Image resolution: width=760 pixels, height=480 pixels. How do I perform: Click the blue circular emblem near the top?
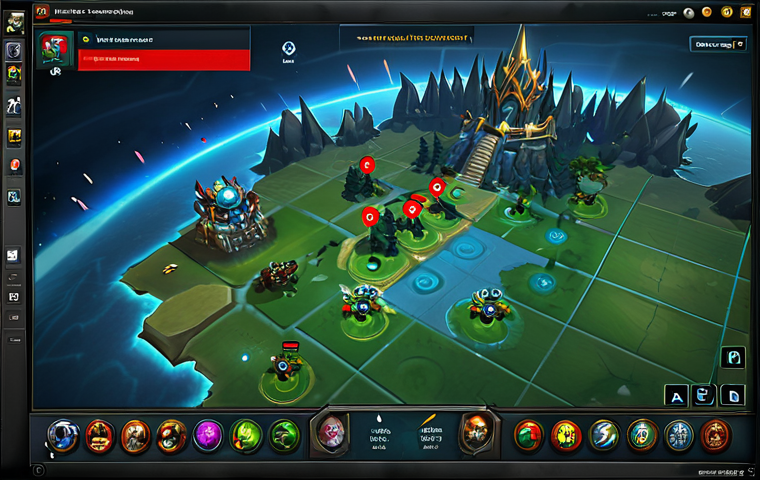[x=289, y=48]
